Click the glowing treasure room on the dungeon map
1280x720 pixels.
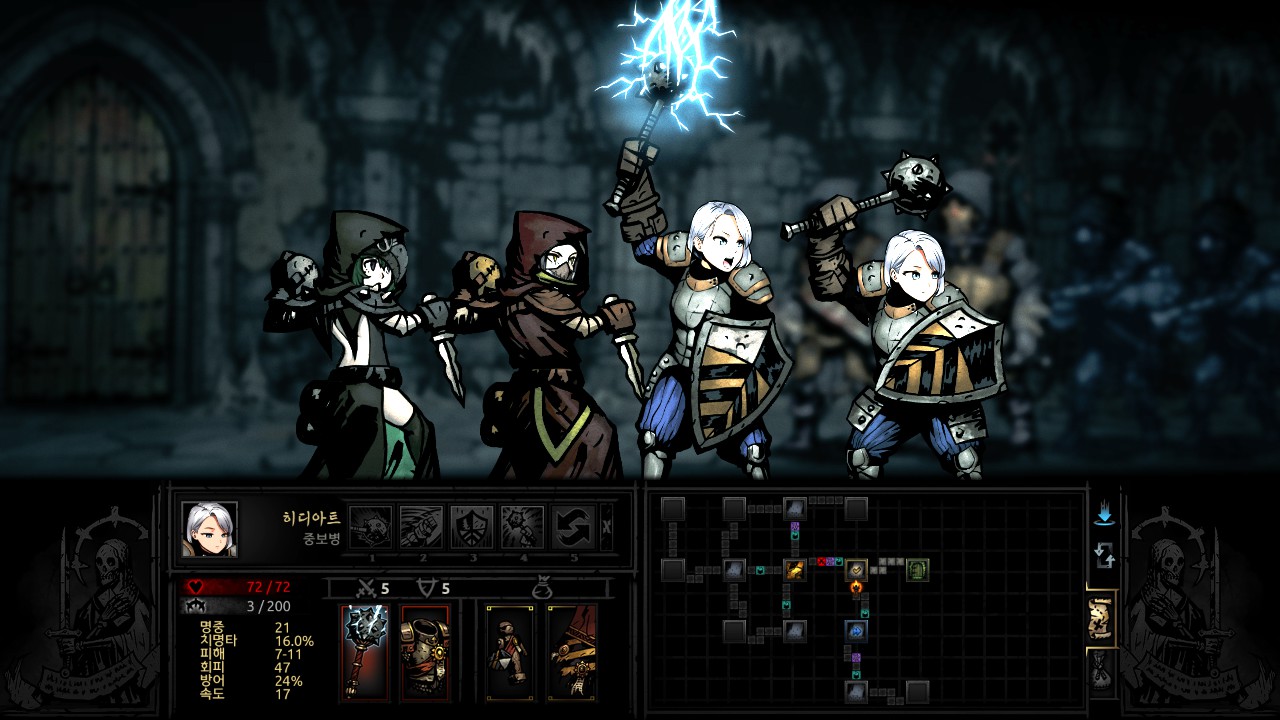click(x=796, y=571)
